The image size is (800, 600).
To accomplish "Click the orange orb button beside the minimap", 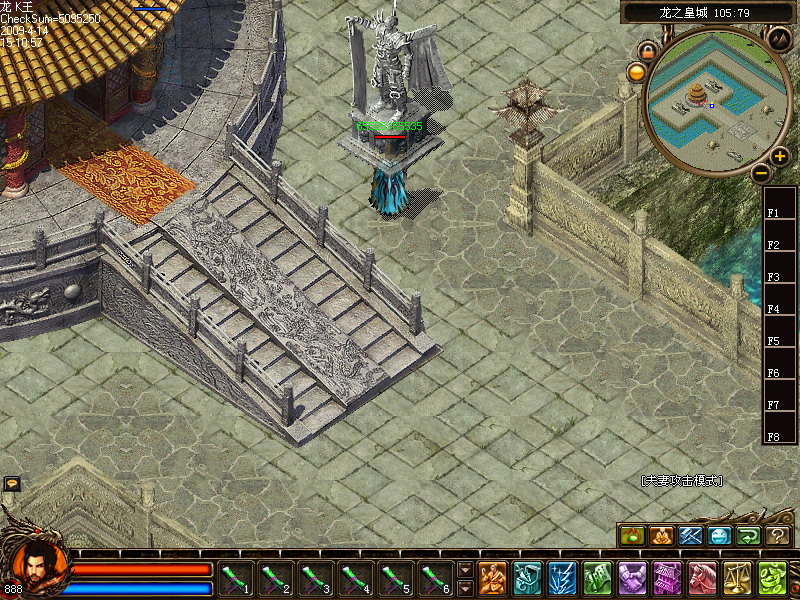I will click(x=636, y=72).
